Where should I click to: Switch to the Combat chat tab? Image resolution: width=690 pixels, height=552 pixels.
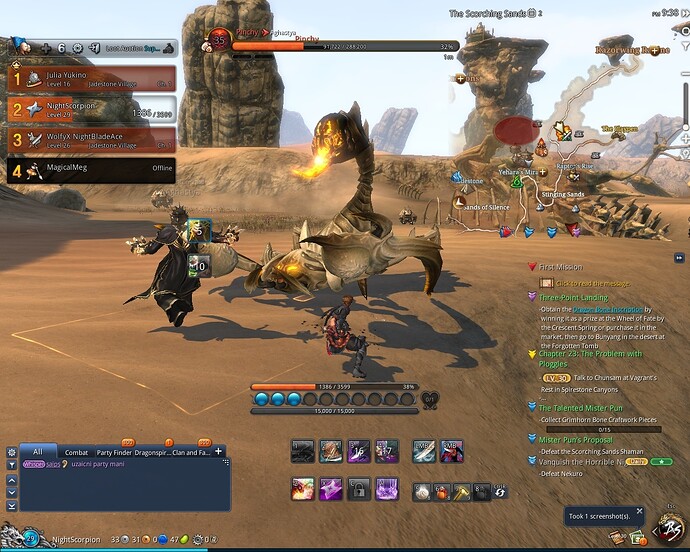tap(77, 453)
